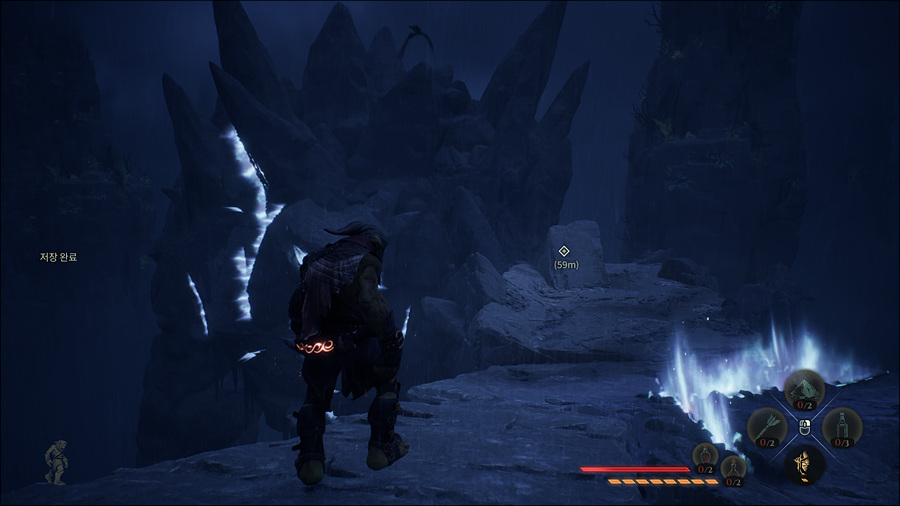Select the stone pile item slot
Image resolution: width=900 pixels, height=506 pixels.
point(804,389)
